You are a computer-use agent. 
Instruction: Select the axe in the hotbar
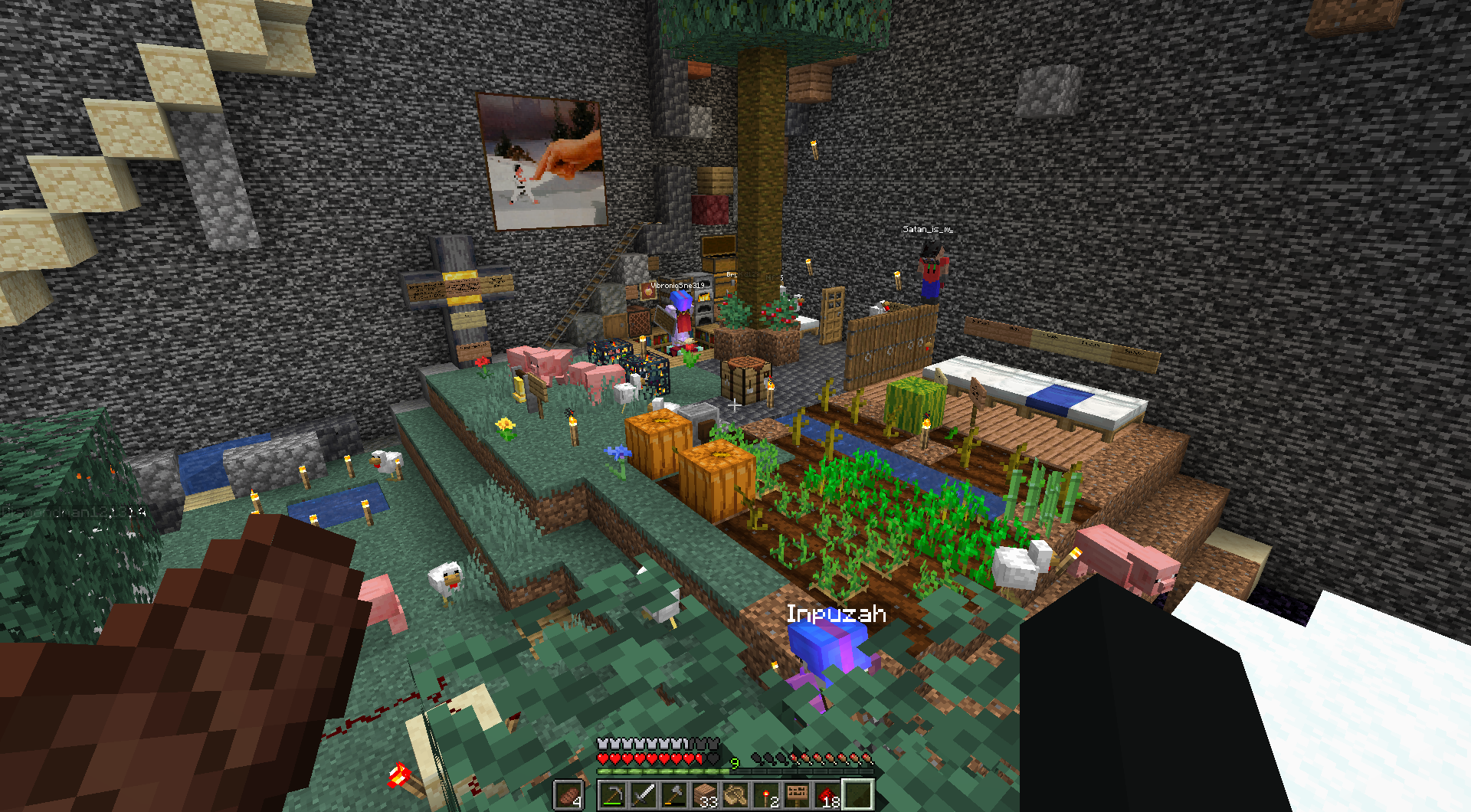pos(674,794)
